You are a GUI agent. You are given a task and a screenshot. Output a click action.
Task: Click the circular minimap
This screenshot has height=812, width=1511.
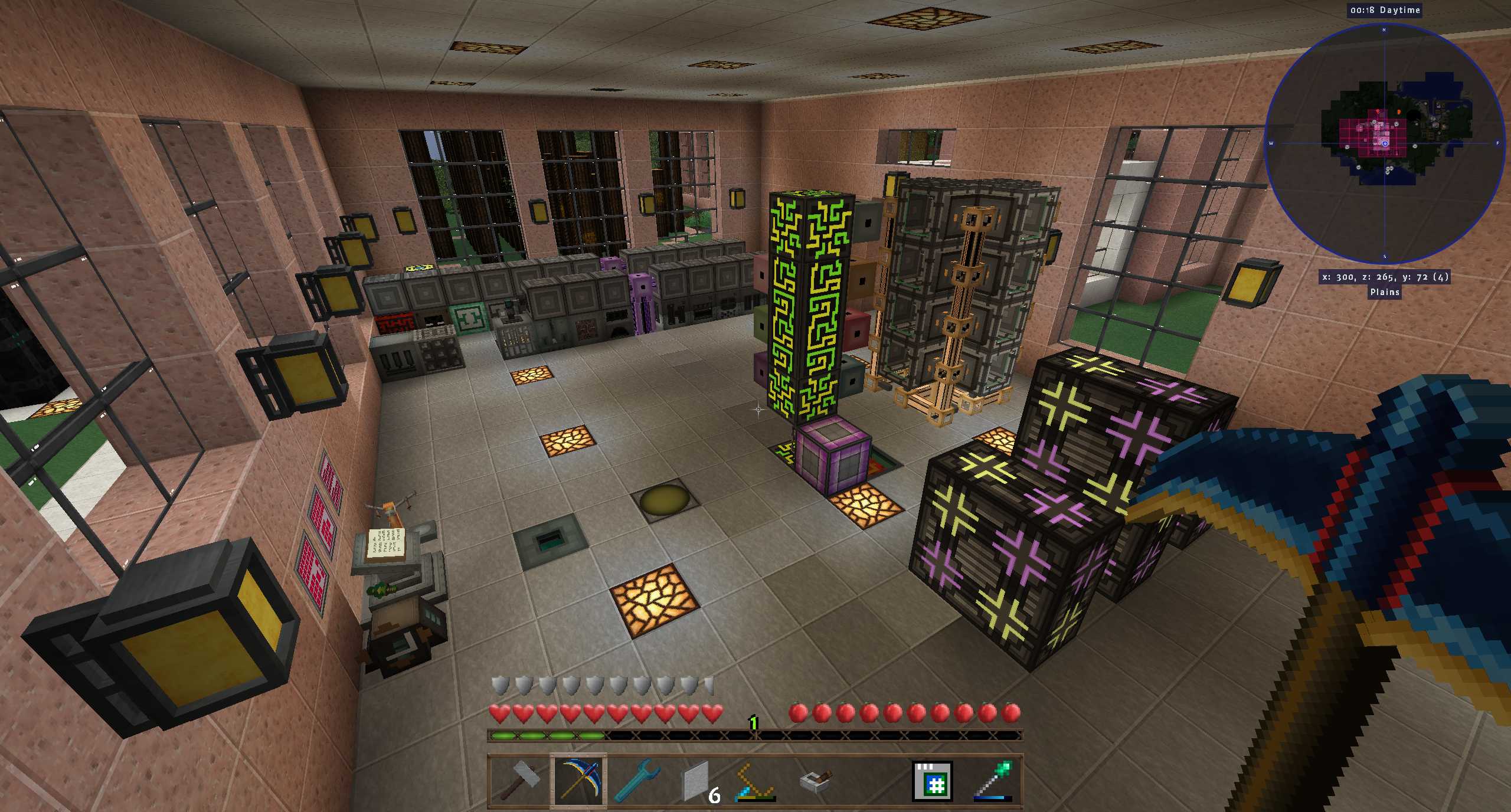1384,143
